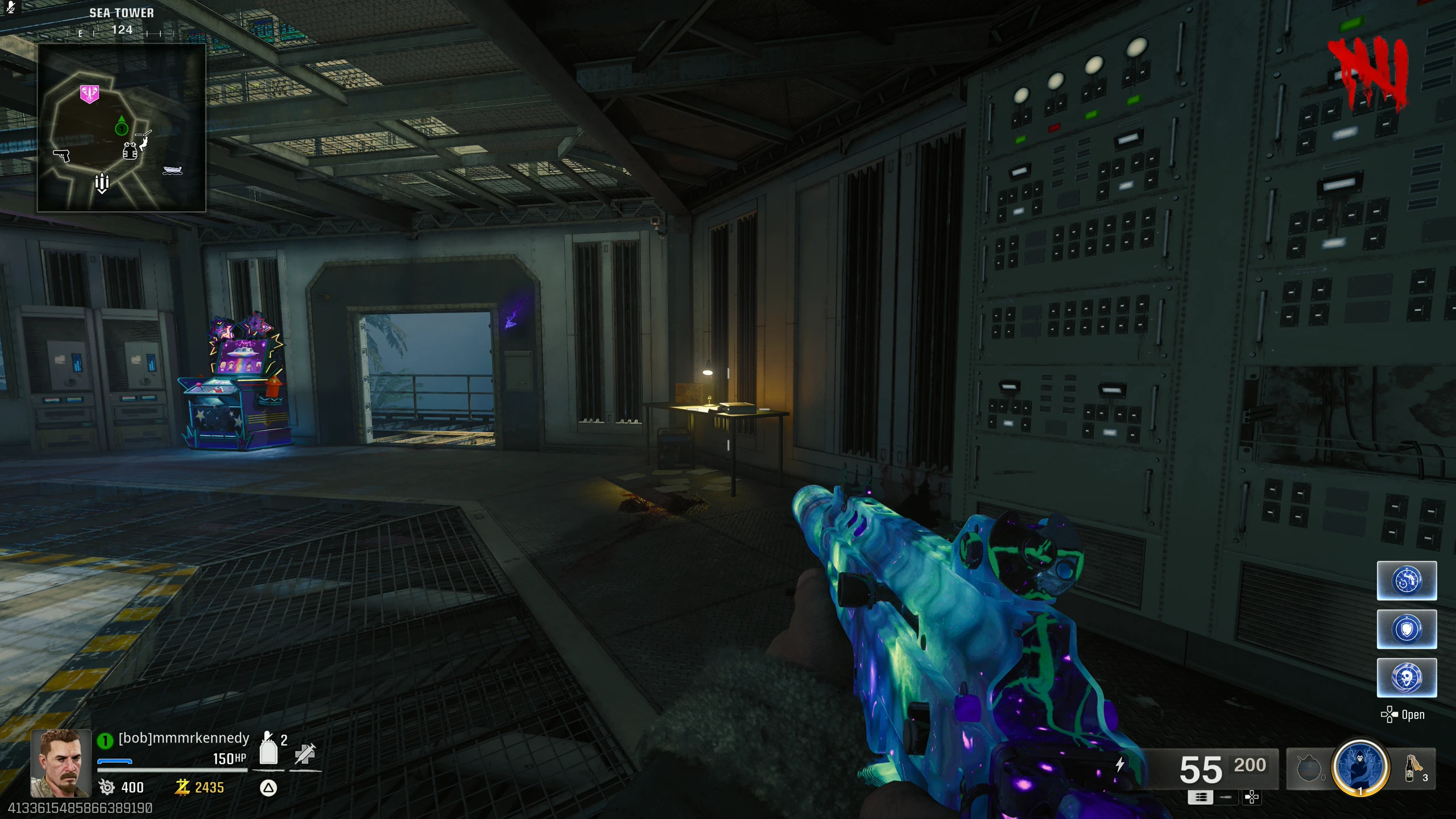Image resolution: width=1456 pixels, height=819 pixels.
Task: Click the green player arrow on minimap
Action: [121, 126]
